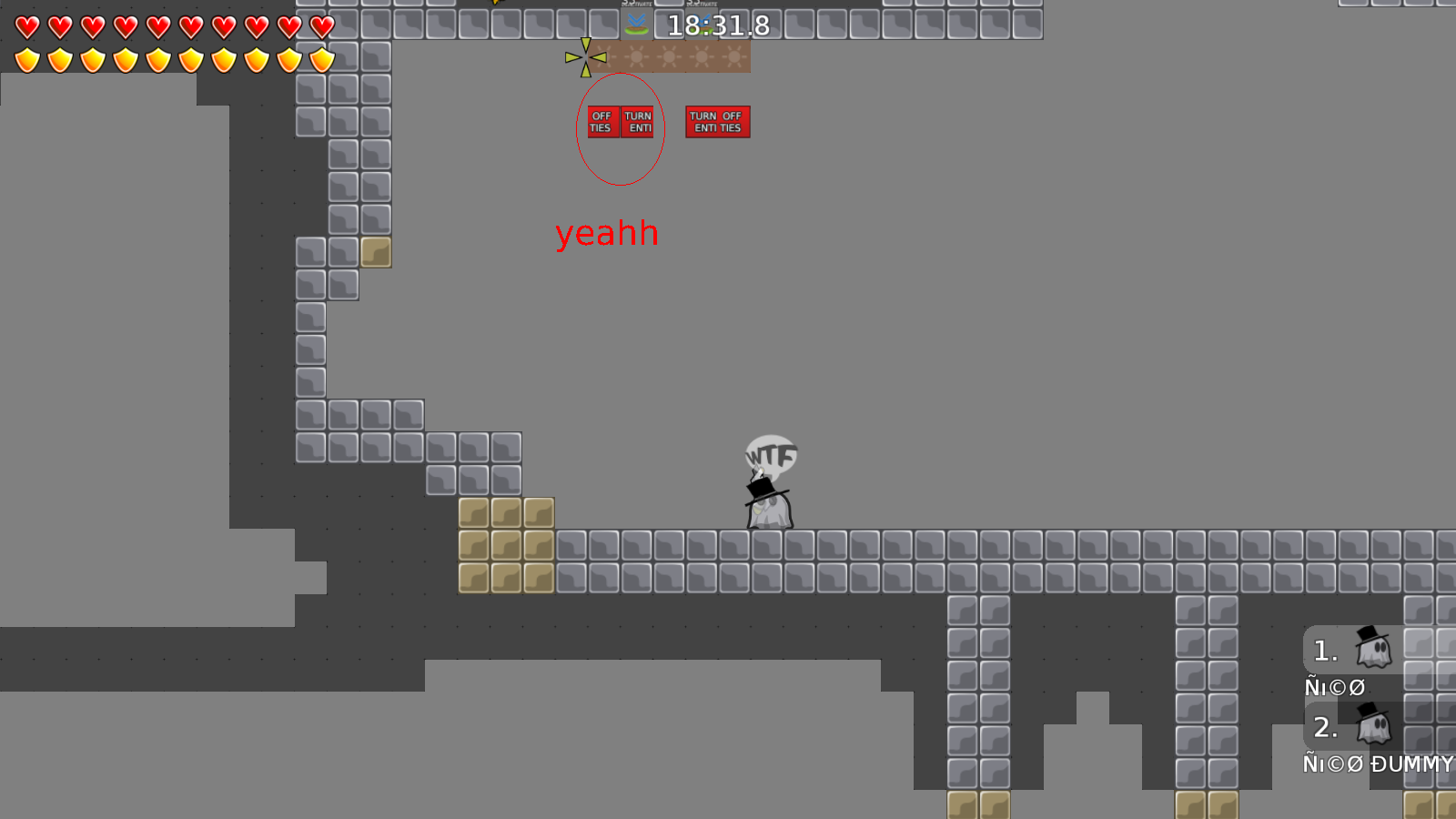This screenshot has height=819, width=1456.
Task: Click the red yeahh text
Action: tap(607, 233)
